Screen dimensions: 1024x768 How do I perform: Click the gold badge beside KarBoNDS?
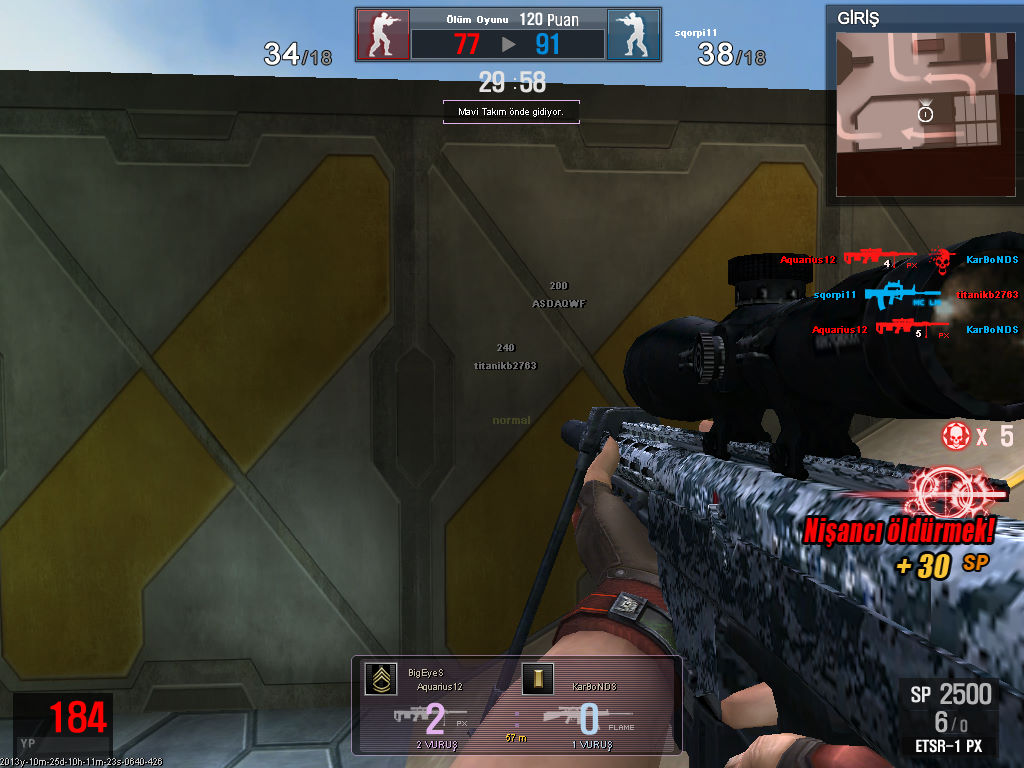pyautogui.click(x=537, y=680)
